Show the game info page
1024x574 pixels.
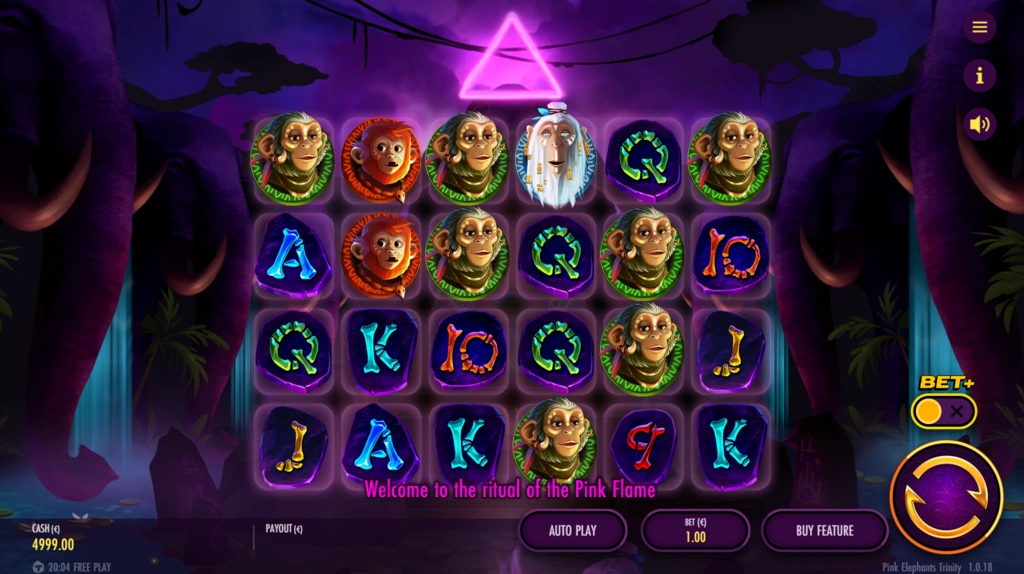click(980, 75)
